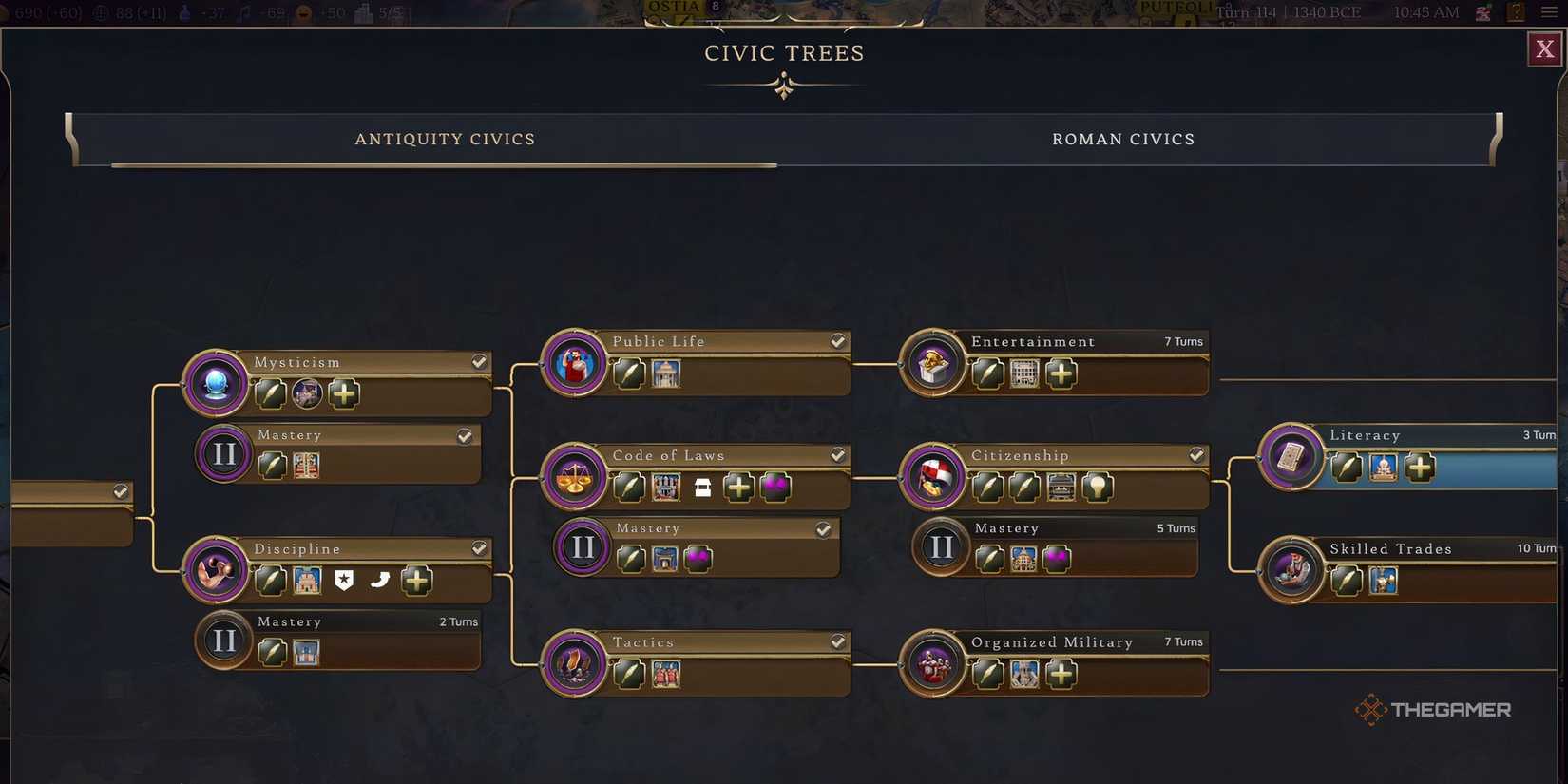Image resolution: width=1568 pixels, height=784 pixels.
Task: Click the Tactics civic icon
Action: pyautogui.click(x=573, y=664)
